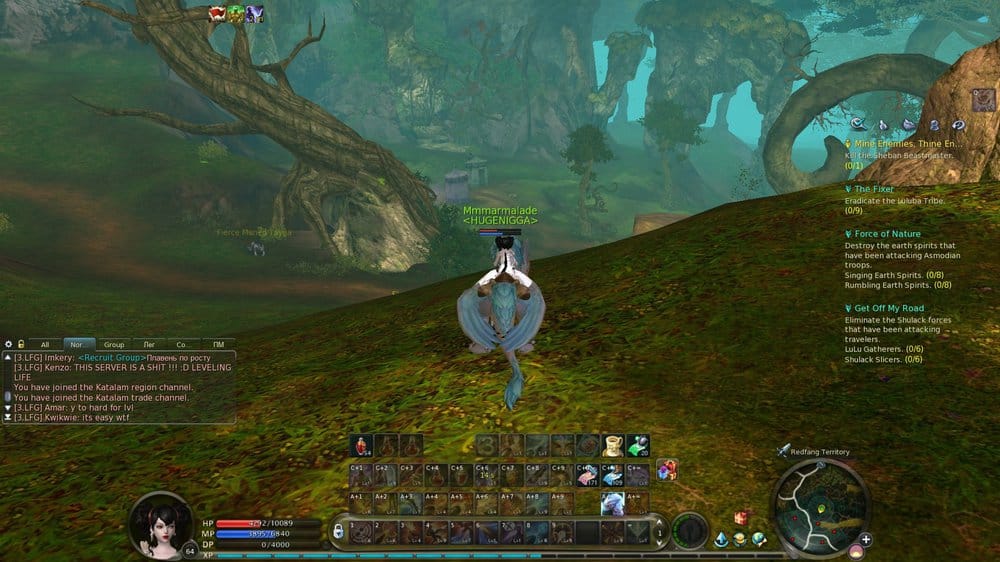This screenshot has height=562, width=1000.
Task: Click the character portrait
Action: [162, 523]
